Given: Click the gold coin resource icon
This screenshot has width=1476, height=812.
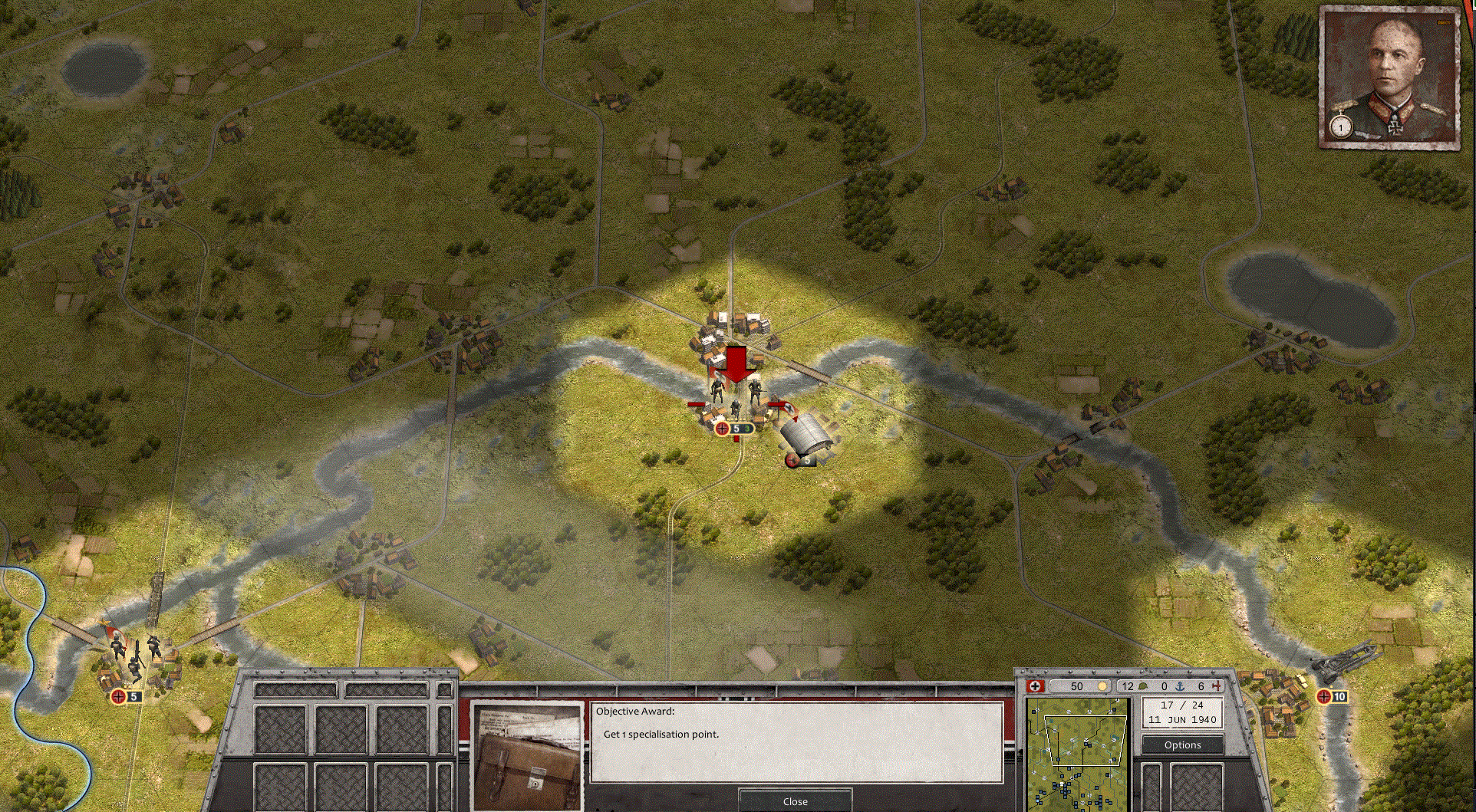Looking at the screenshot, I should [x=1102, y=686].
